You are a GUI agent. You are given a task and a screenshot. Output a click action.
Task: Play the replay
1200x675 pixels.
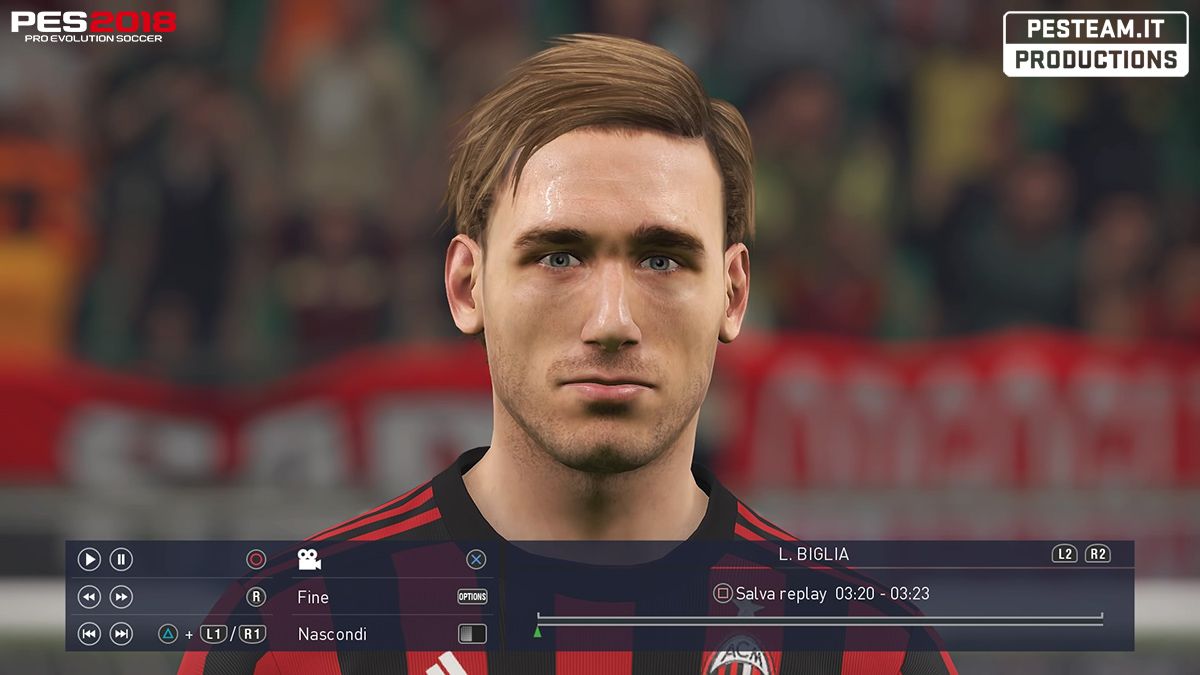(89, 560)
